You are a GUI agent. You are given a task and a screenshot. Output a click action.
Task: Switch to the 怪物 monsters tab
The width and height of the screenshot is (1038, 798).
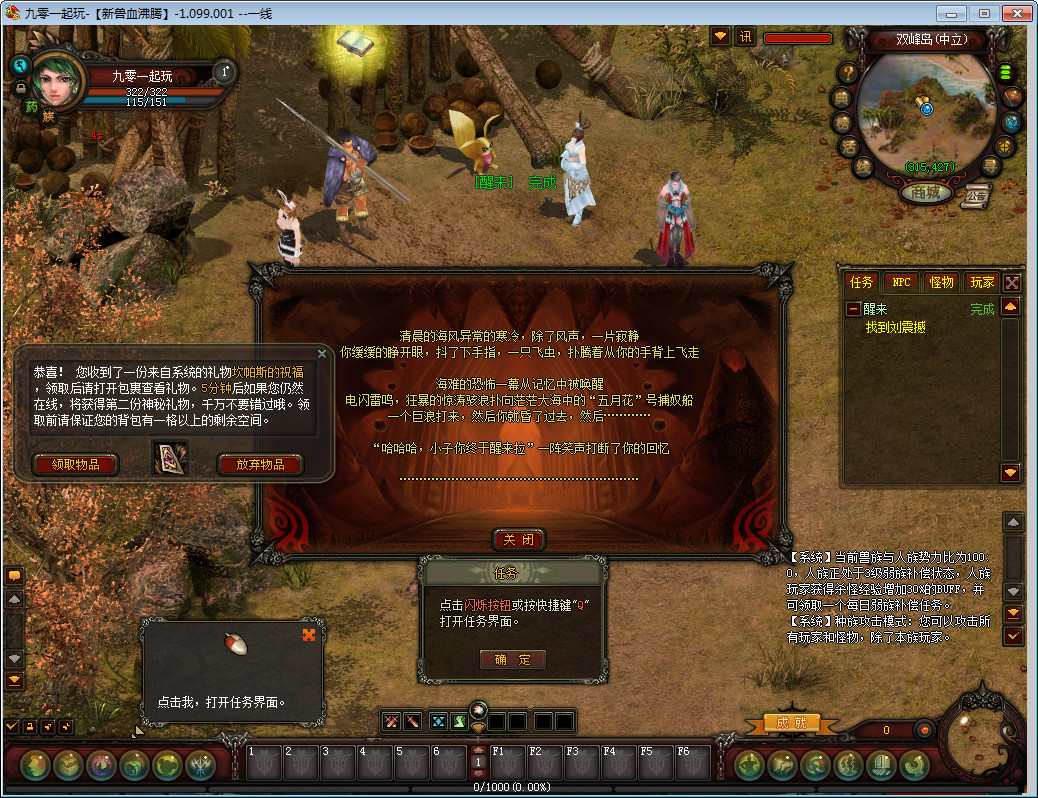tap(941, 283)
